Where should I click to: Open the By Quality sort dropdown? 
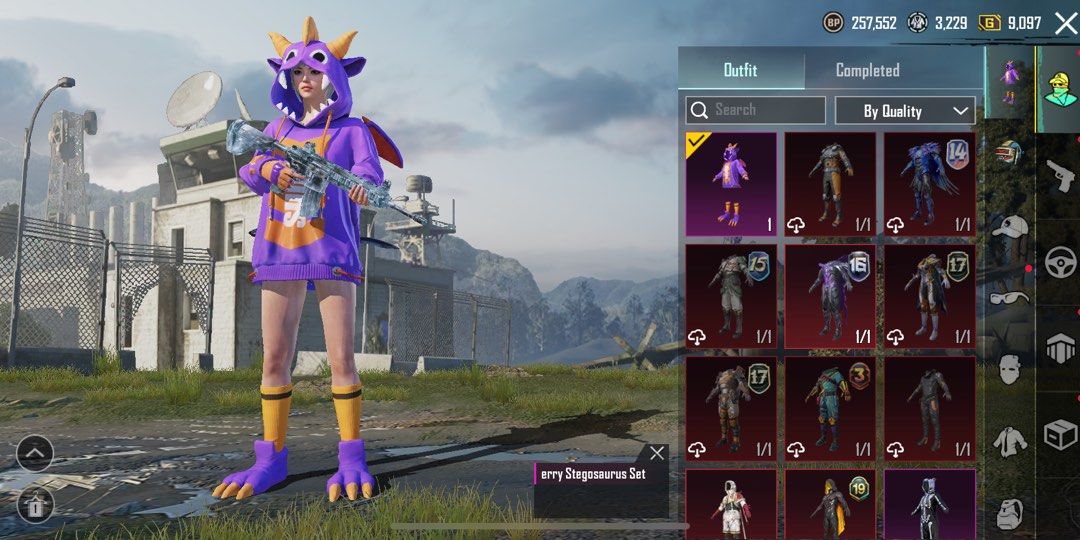click(x=905, y=111)
